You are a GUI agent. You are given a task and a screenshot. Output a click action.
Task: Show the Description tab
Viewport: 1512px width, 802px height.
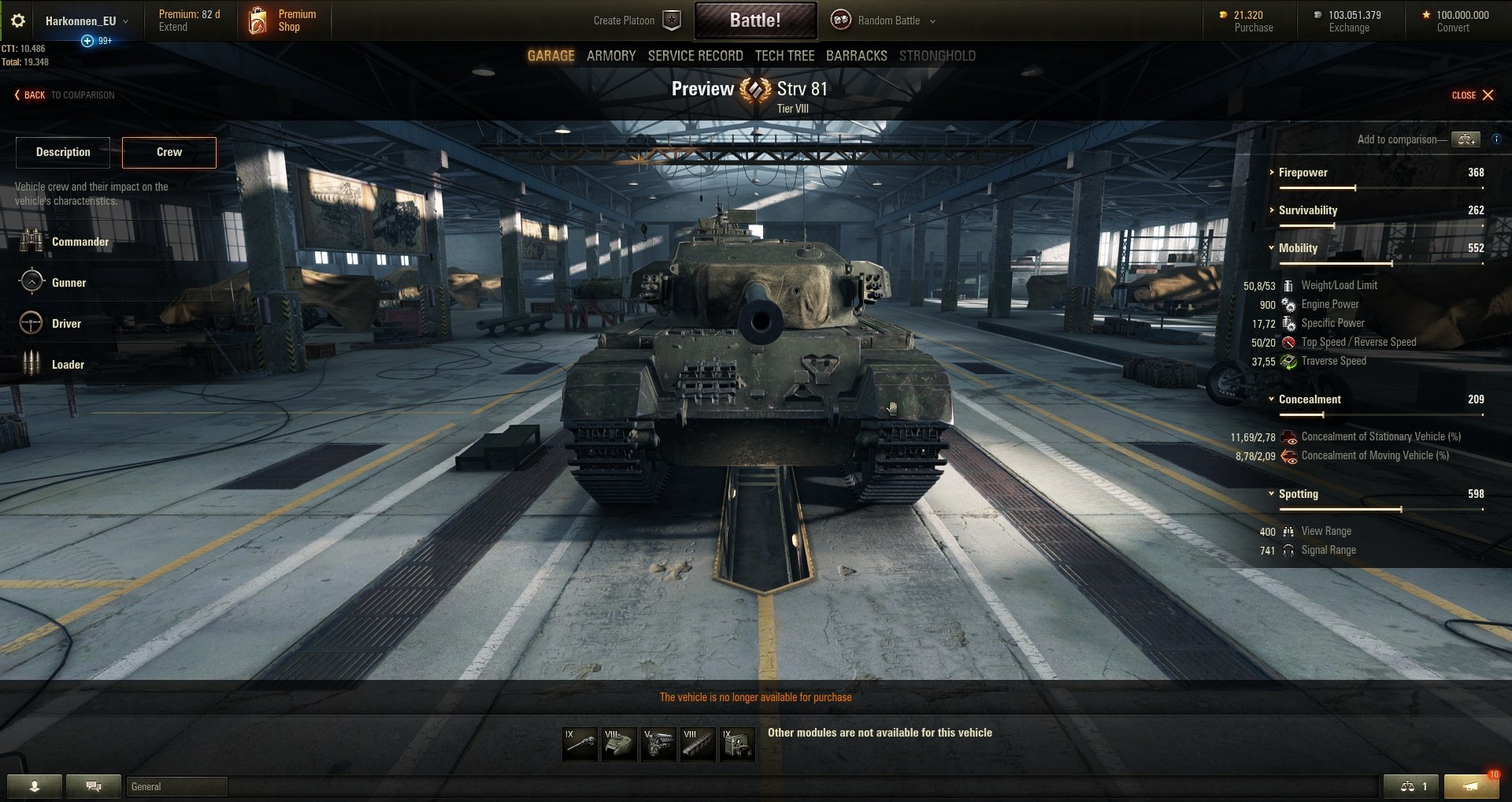point(63,152)
